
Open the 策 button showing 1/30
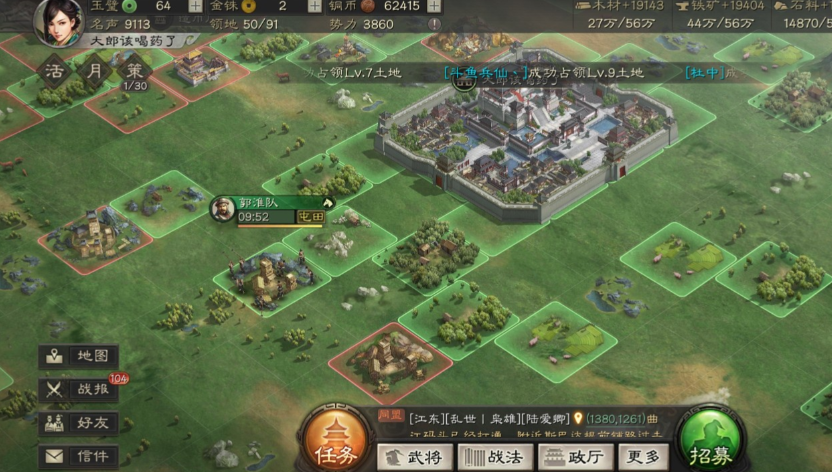click(135, 72)
